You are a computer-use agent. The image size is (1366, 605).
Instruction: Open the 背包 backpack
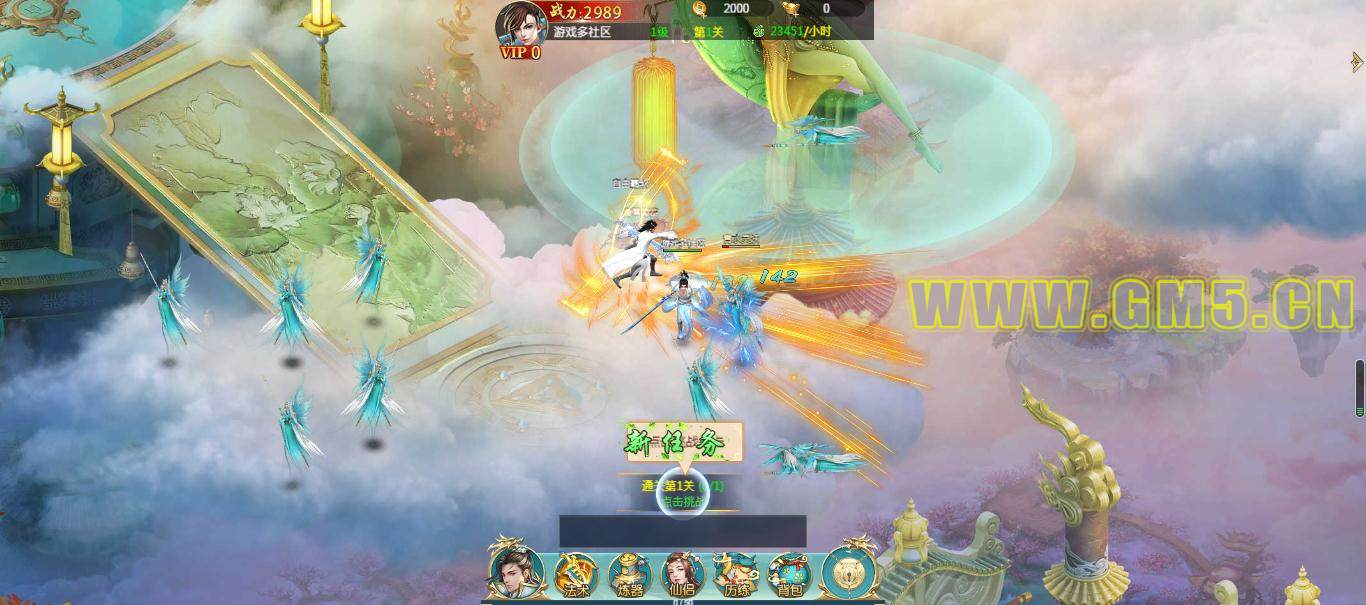point(790,575)
